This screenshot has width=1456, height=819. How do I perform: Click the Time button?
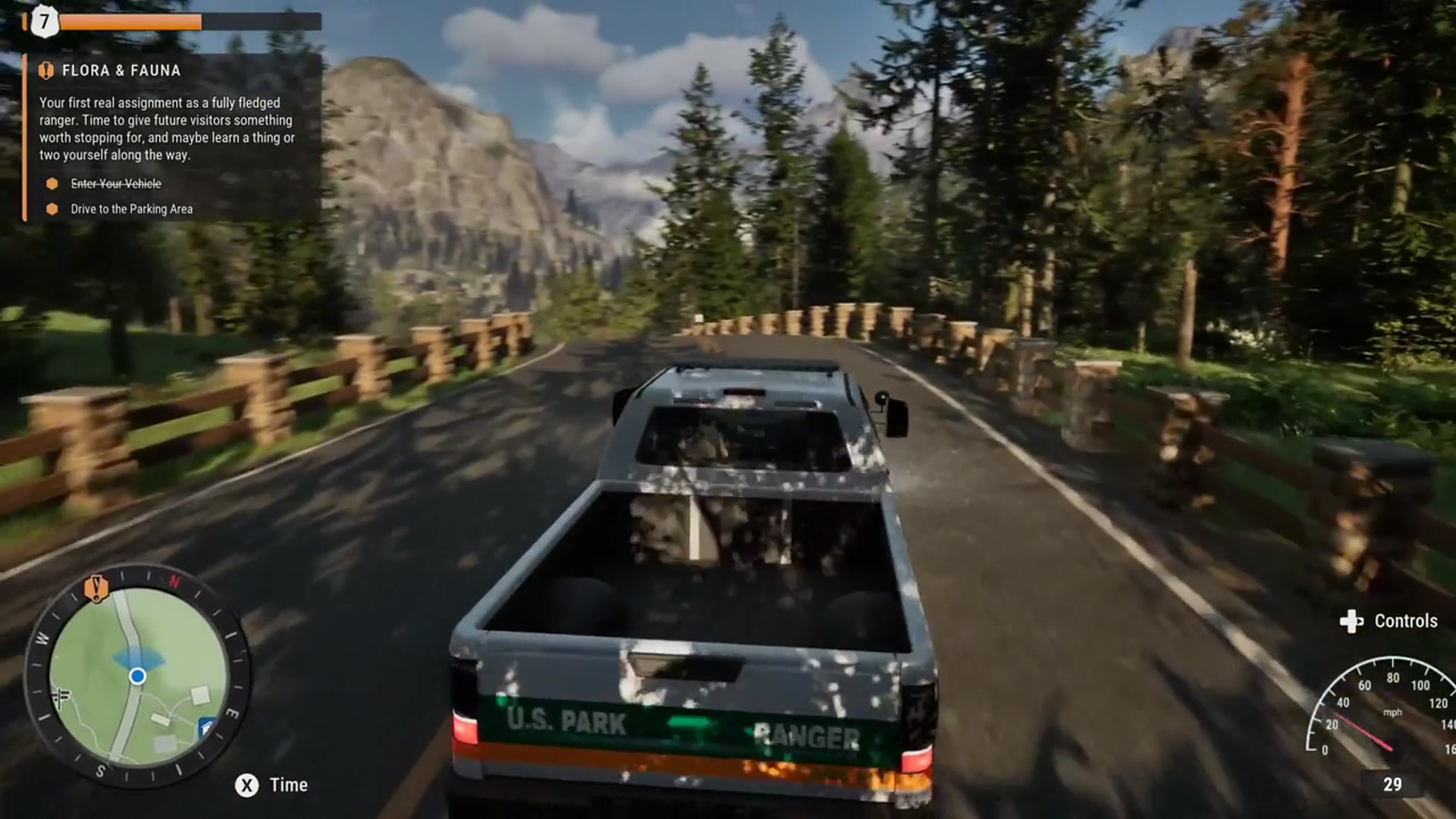(x=288, y=785)
